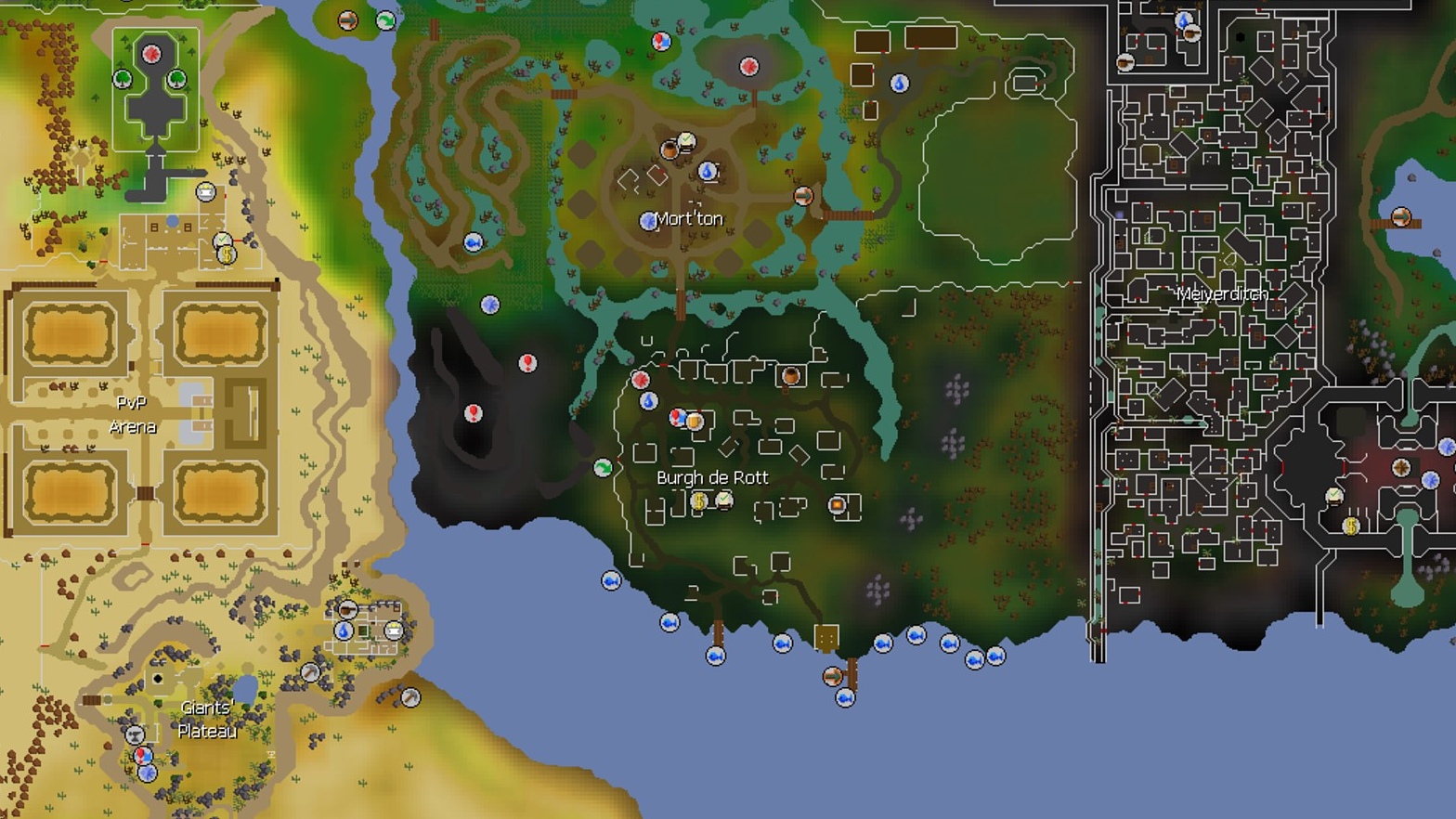This screenshot has height=819, width=1456.
Task: Select a green tree icon in the top-left arena area
Action: [122, 78]
